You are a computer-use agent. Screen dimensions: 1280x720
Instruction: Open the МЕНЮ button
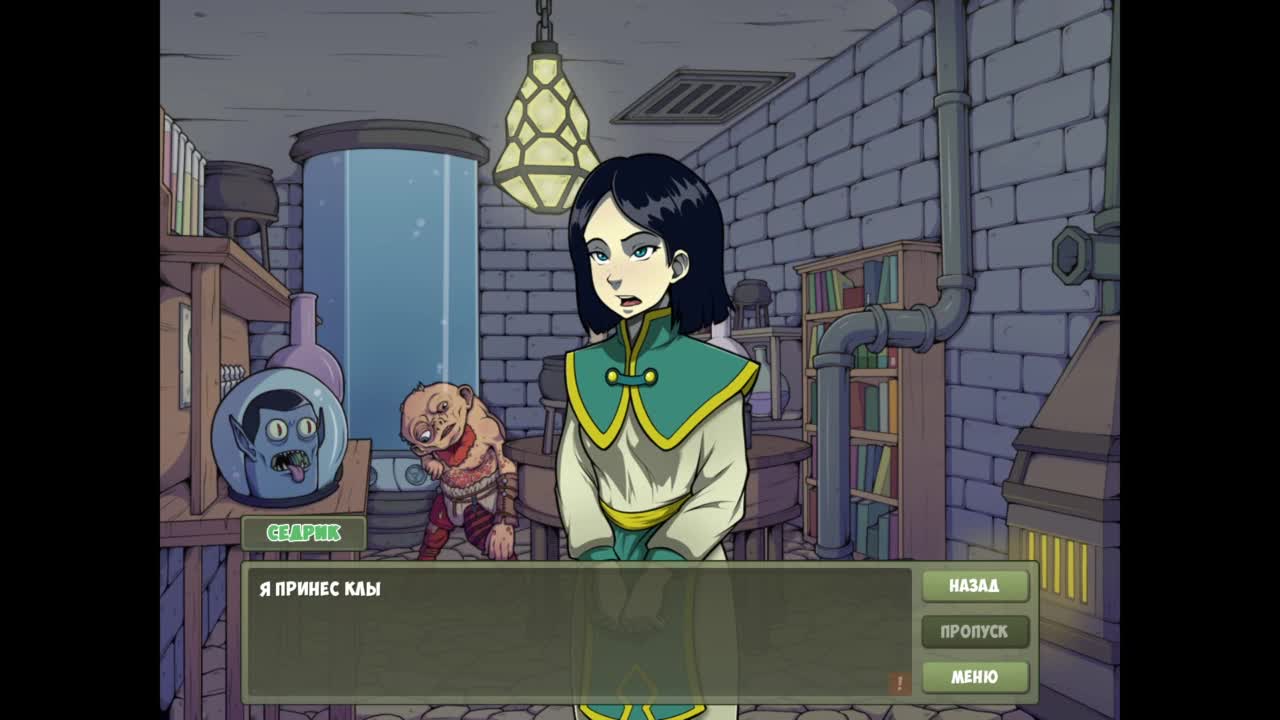tap(974, 677)
